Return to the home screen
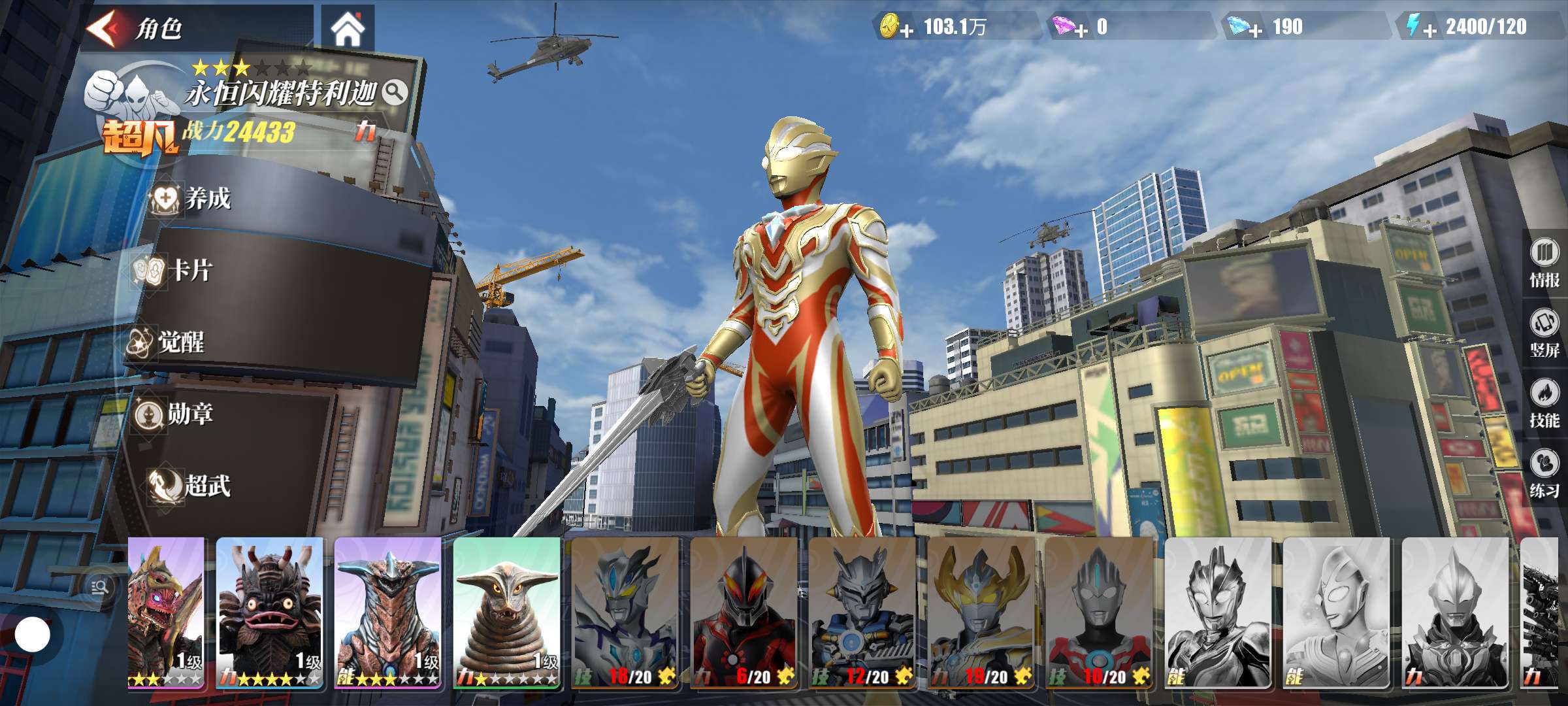Viewport: 1568px width, 706px height. point(348,29)
